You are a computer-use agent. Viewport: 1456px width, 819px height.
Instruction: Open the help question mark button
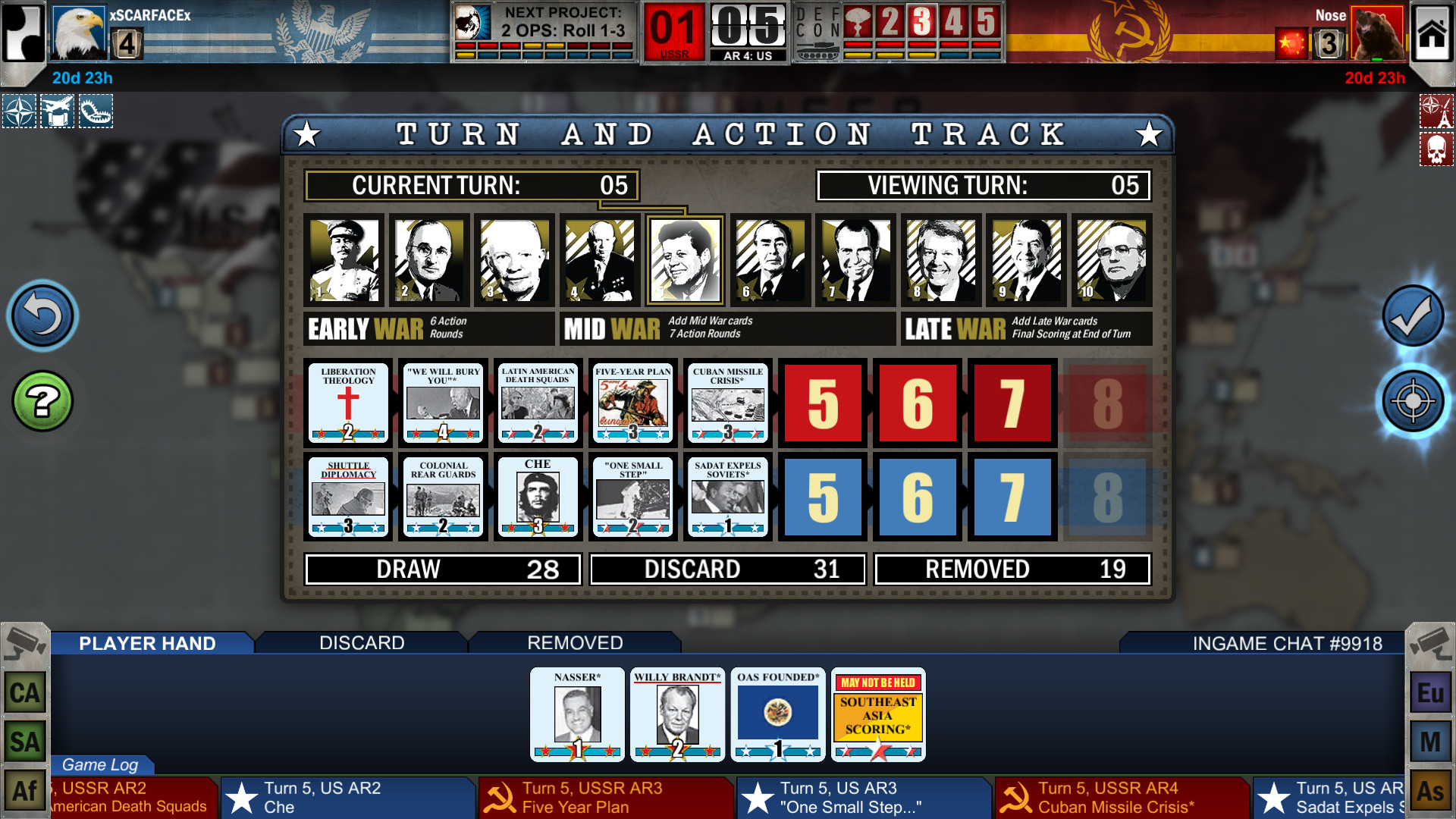(x=42, y=400)
